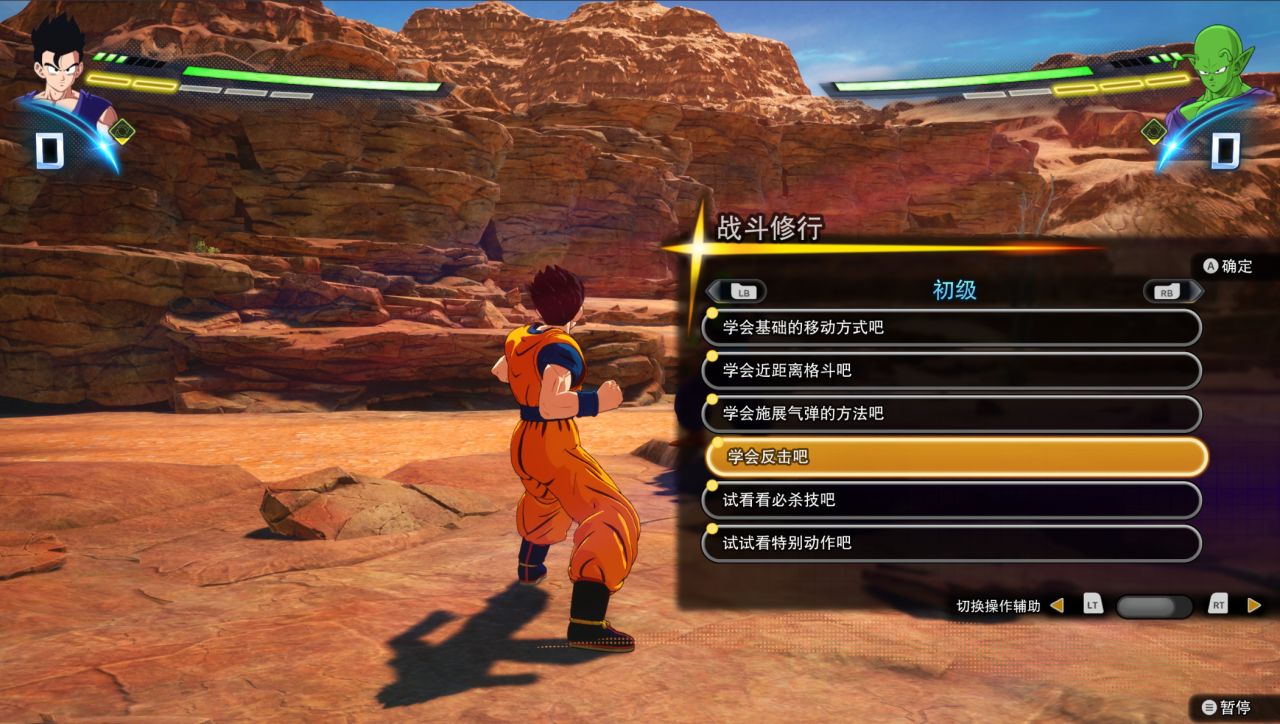This screenshot has width=1280, height=724.
Task: Toggle the 切换操作辅助 pill switch
Action: click(x=1154, y=606)
